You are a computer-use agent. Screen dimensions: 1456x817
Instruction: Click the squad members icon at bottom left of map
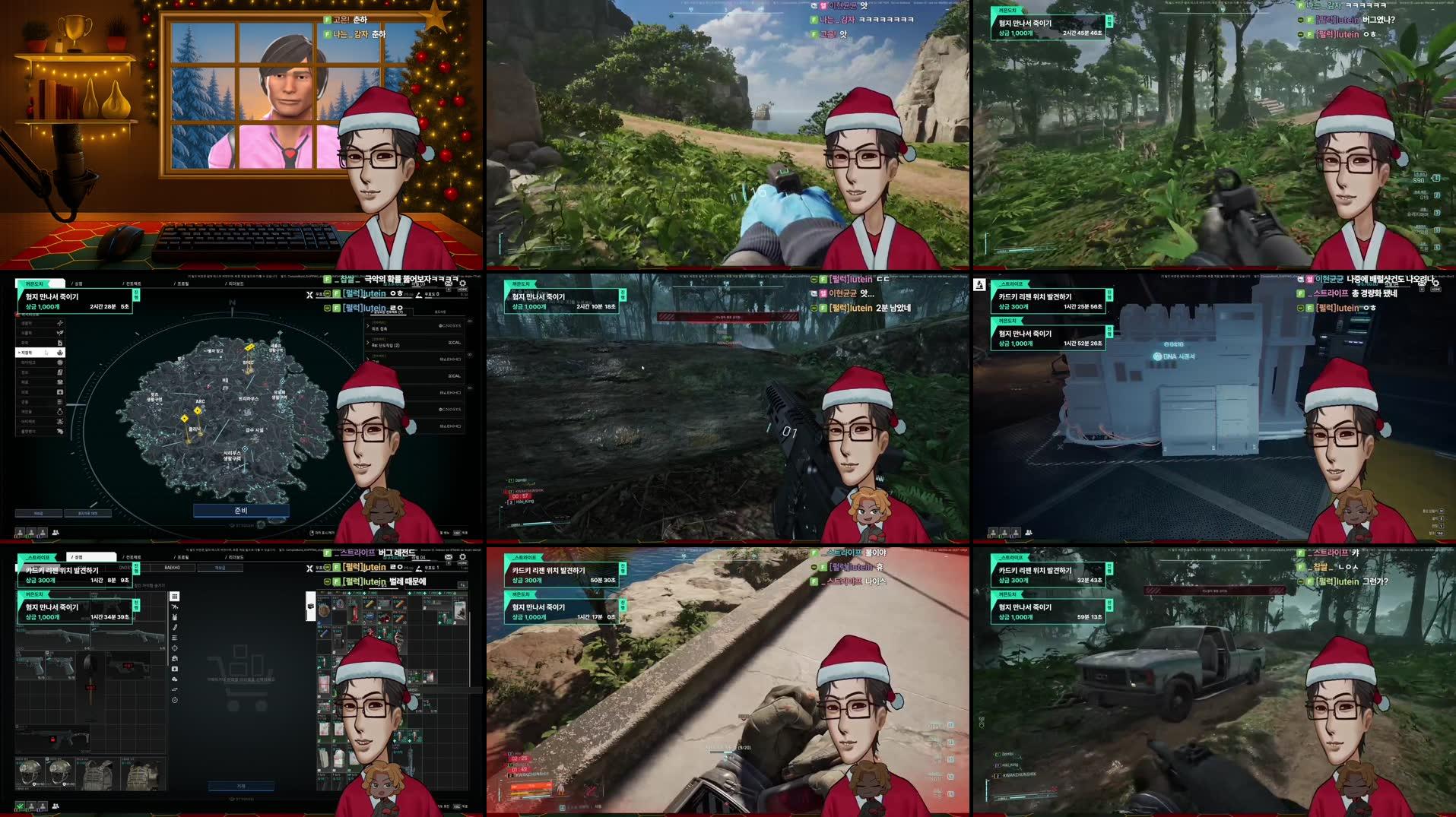pos(55,530)
